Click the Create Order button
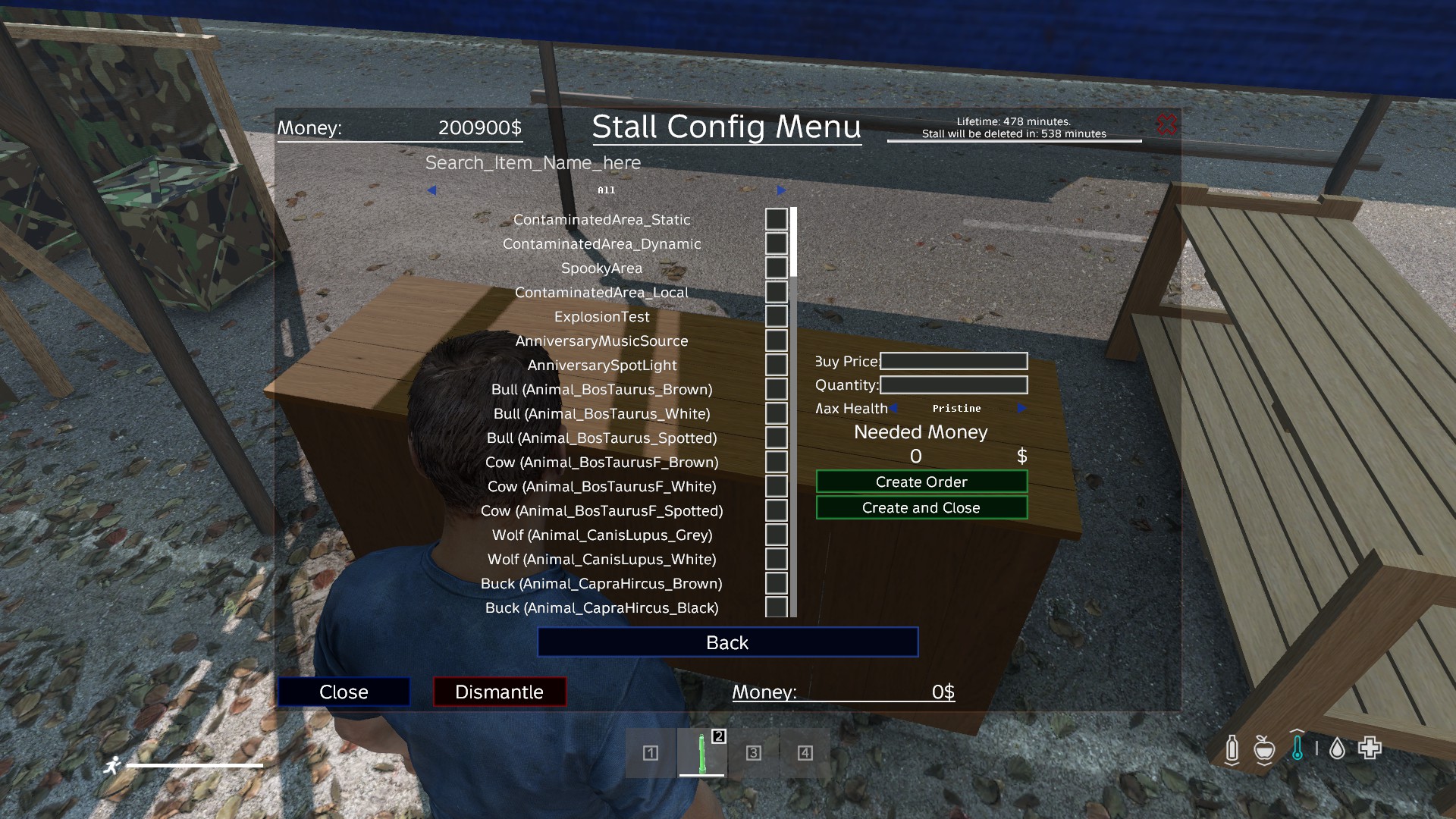 [921, 482]
